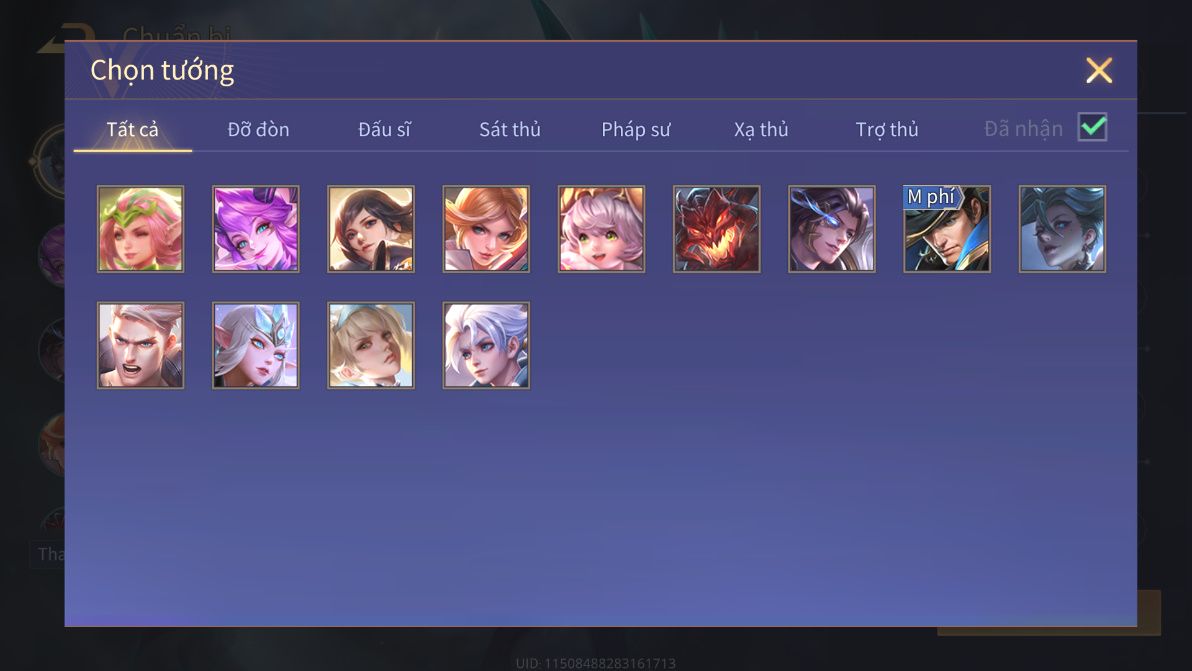Pick the long-haired hero with glowing blue visor
The width and height of the screenshot is (1192, 671).
[x=831, y=229]
